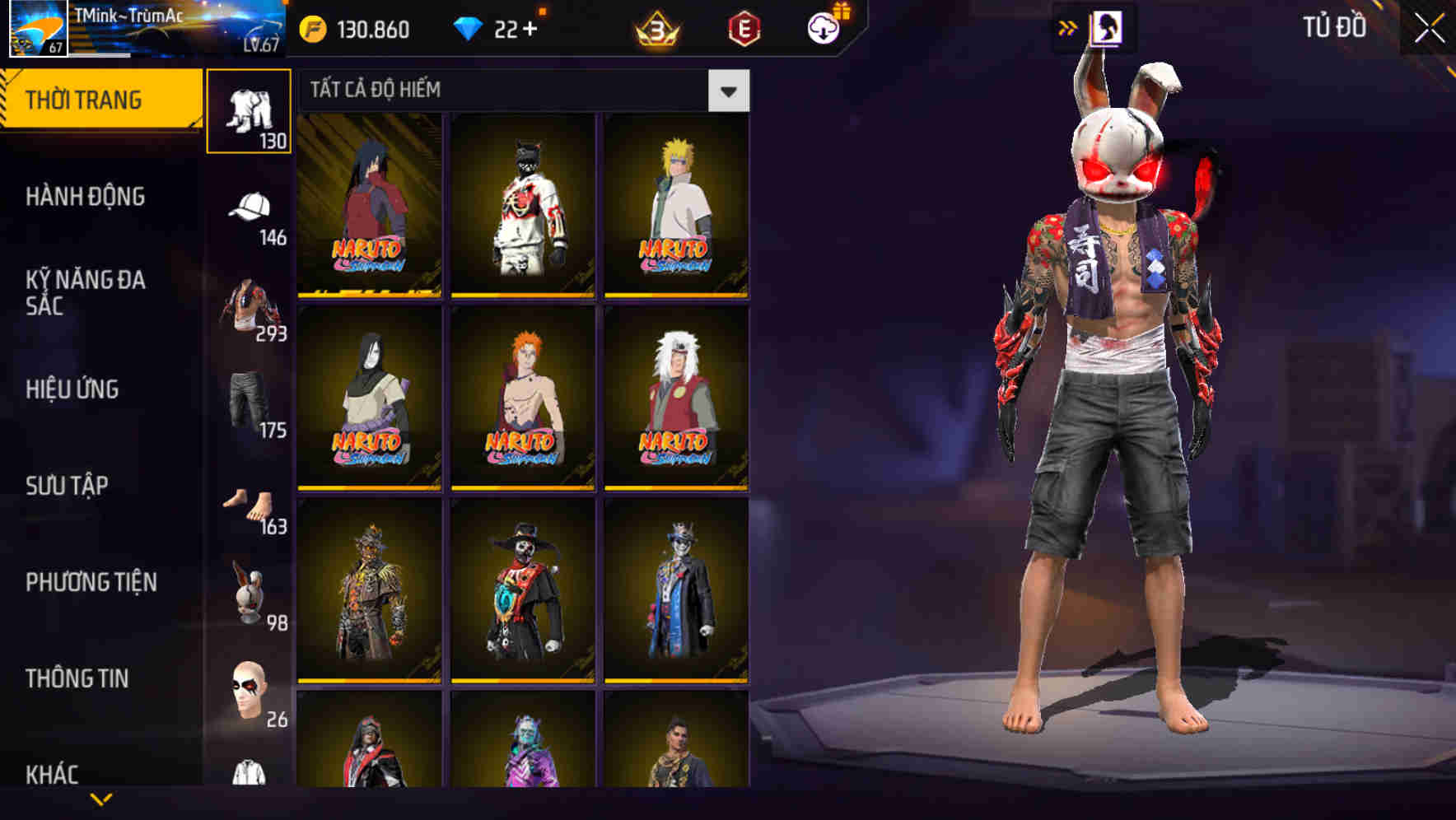Select the shirt category icon with 293 items

(x=250, y=305)
